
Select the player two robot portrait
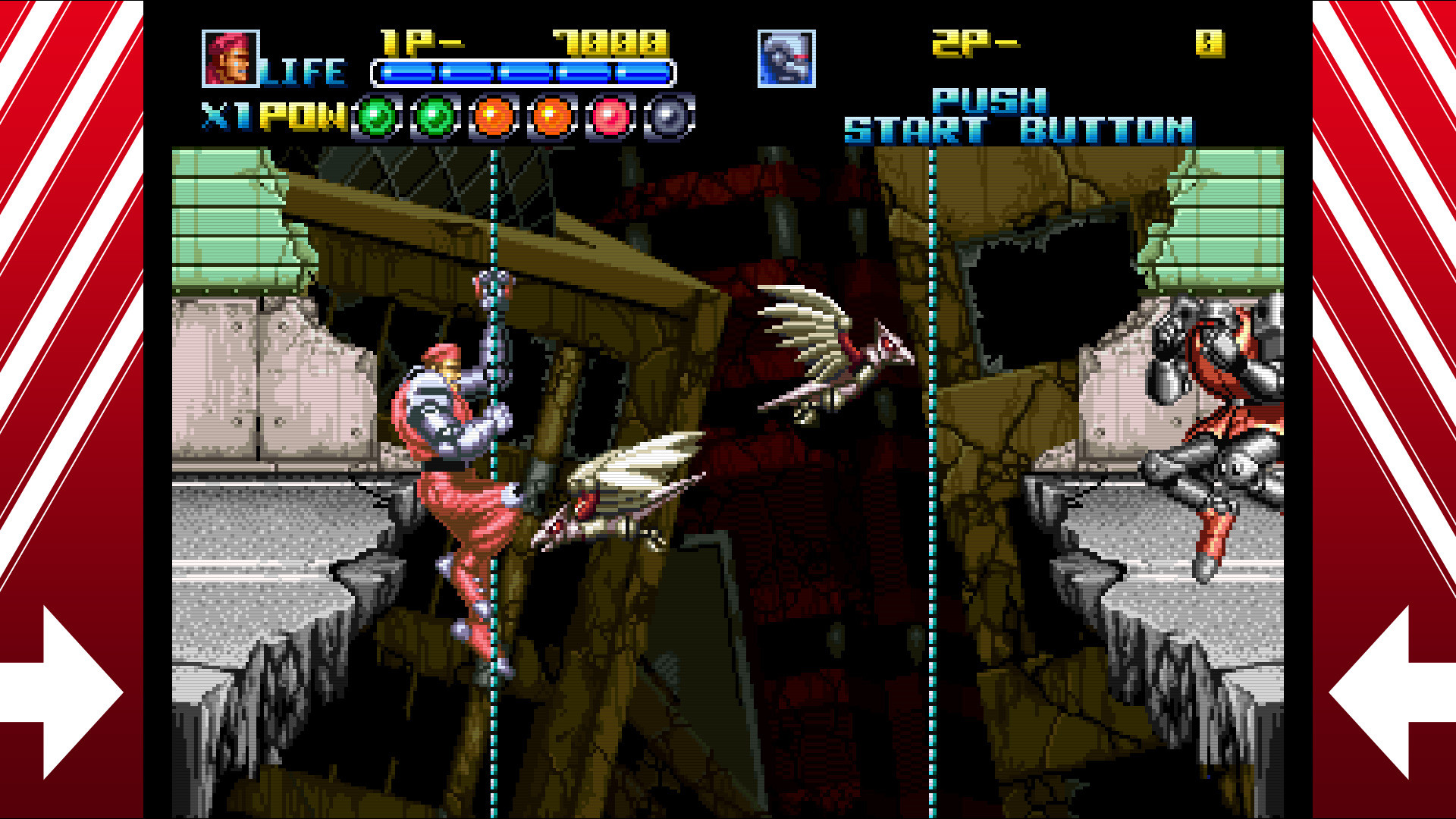(x=786, y=58)
